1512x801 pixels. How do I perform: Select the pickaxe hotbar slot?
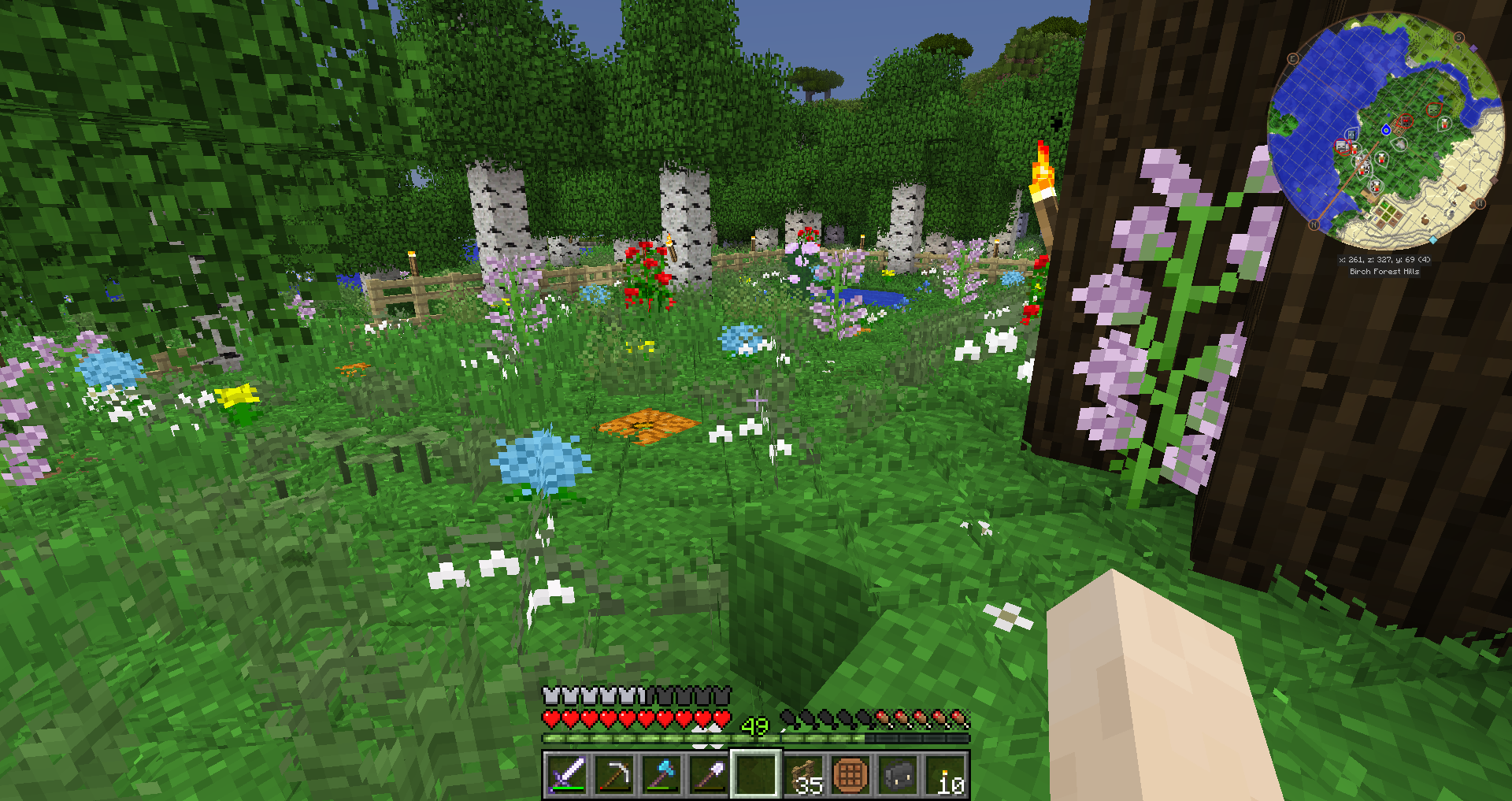[614, 774]
